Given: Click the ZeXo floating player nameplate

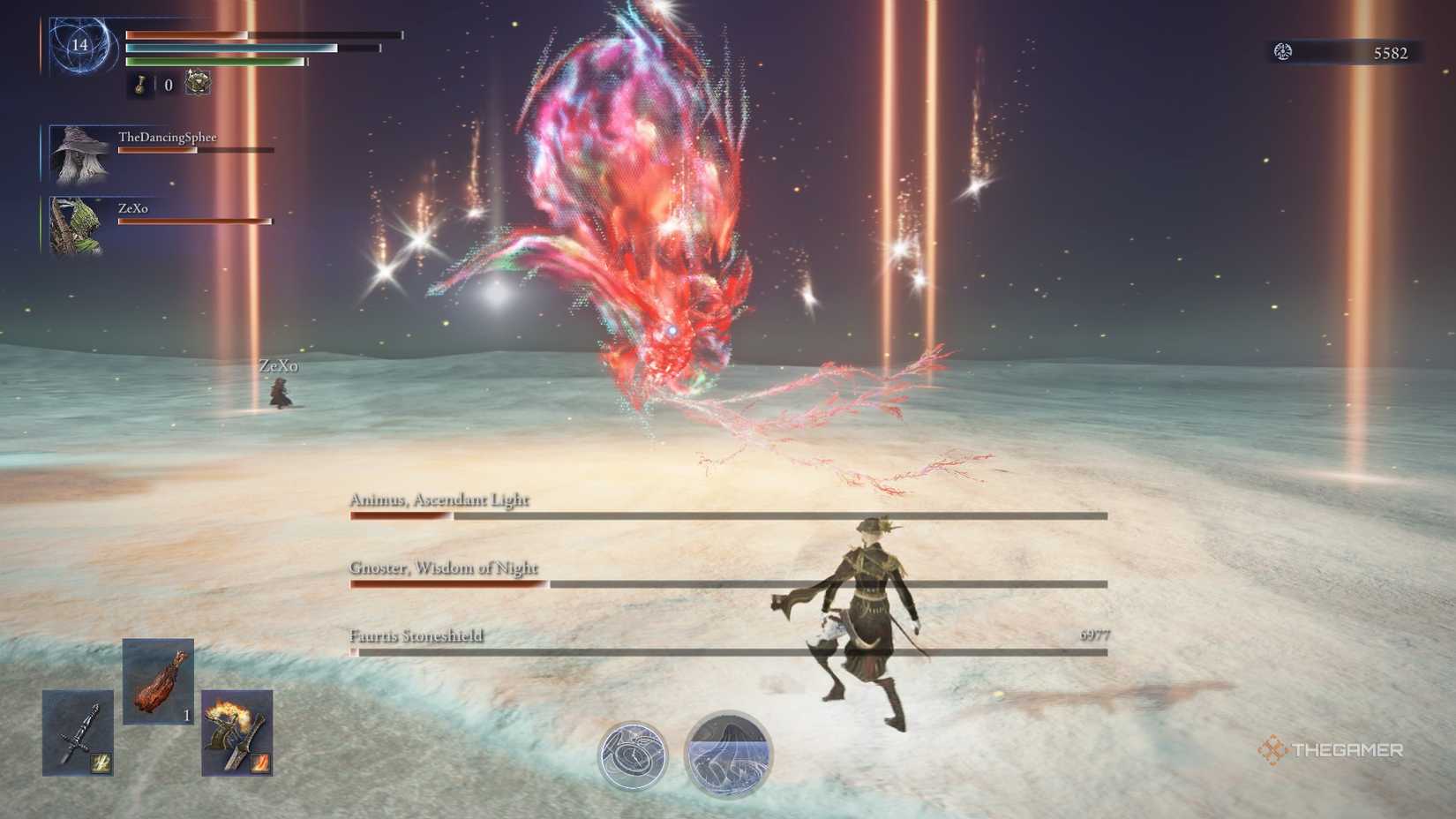Looking at the screenshot, I should point(281,364).
